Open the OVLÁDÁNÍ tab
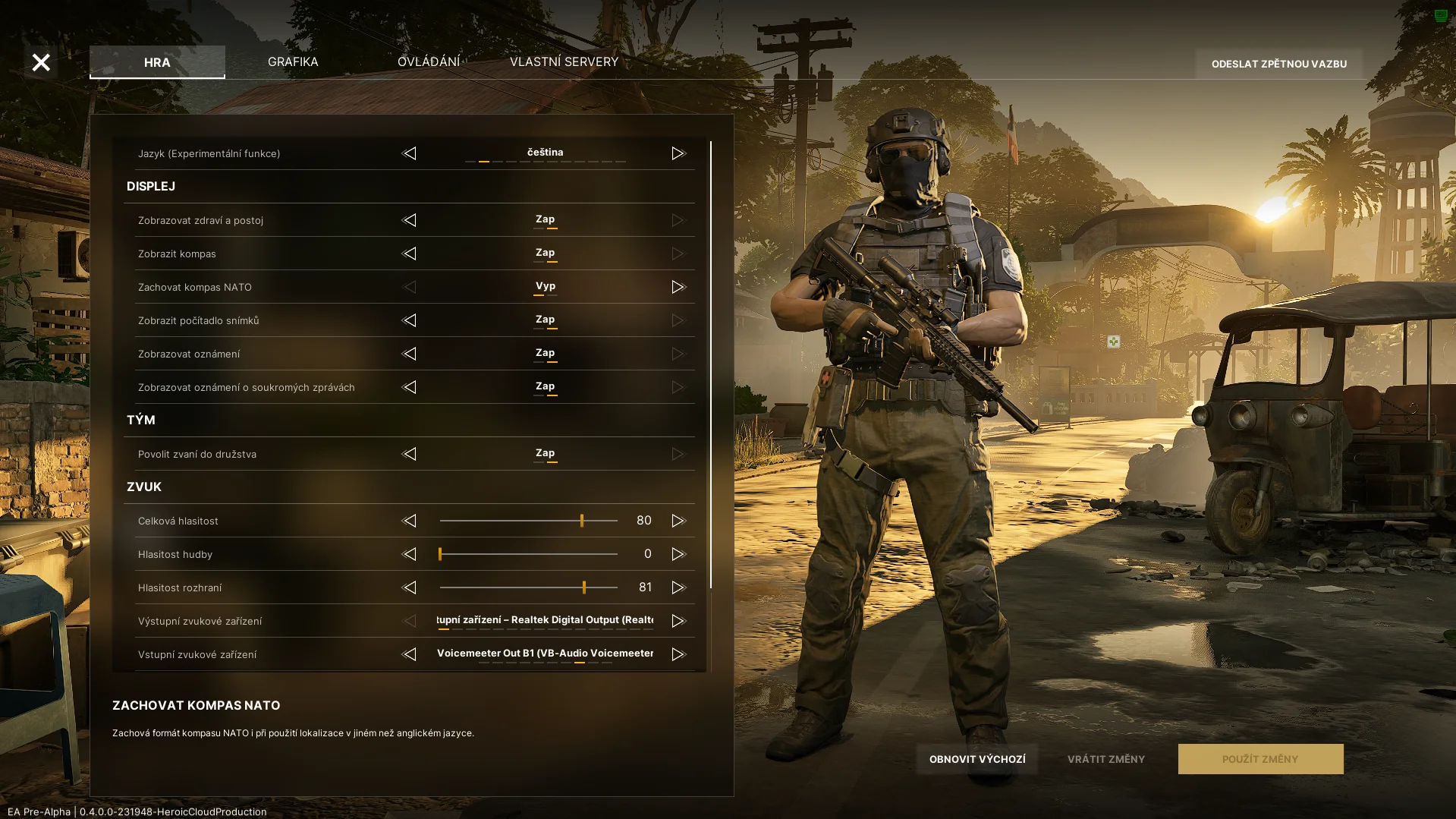1456x819 pixels. [429, 62]
